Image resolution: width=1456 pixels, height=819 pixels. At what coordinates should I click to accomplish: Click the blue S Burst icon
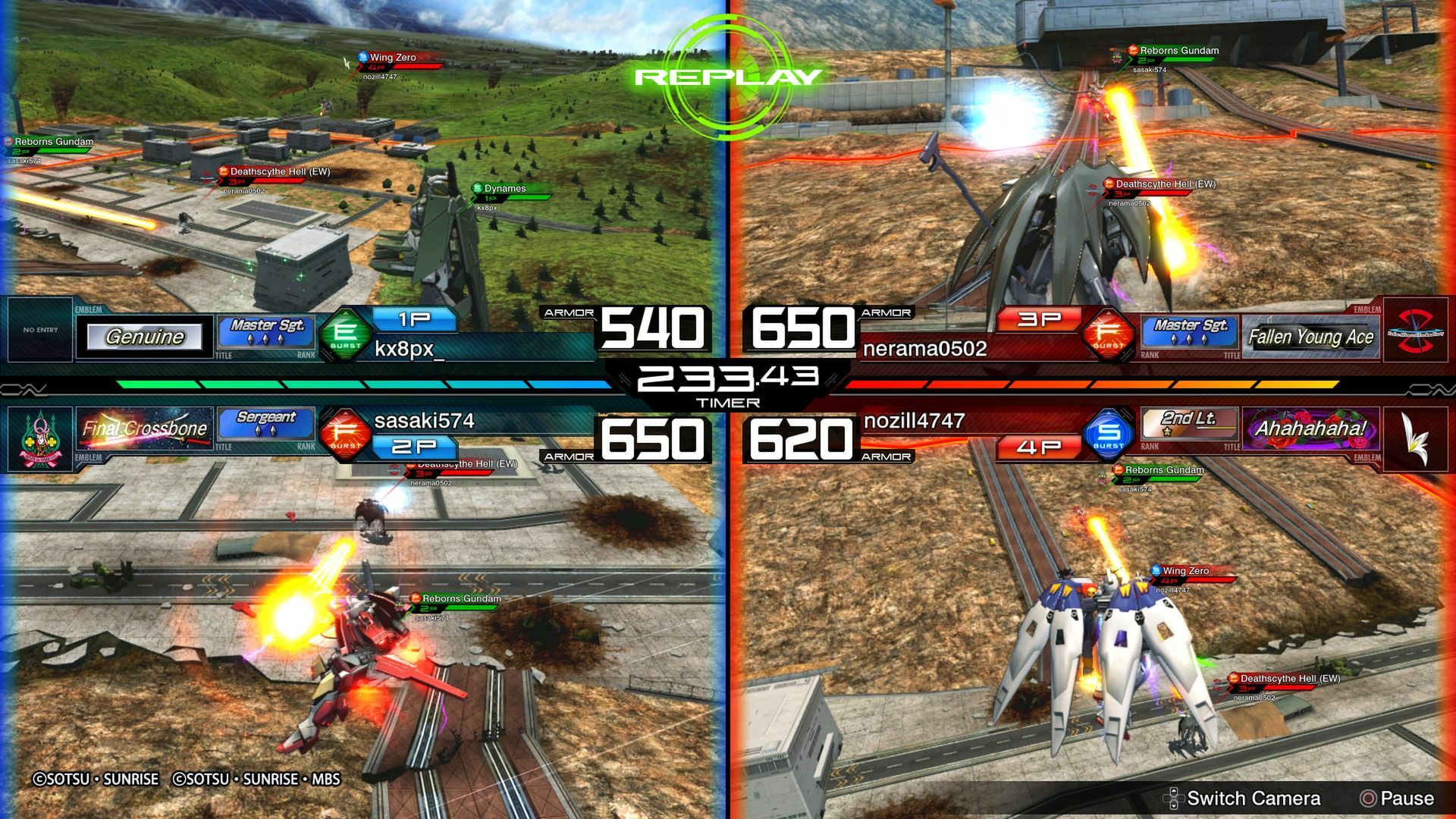pos(1109,432)
